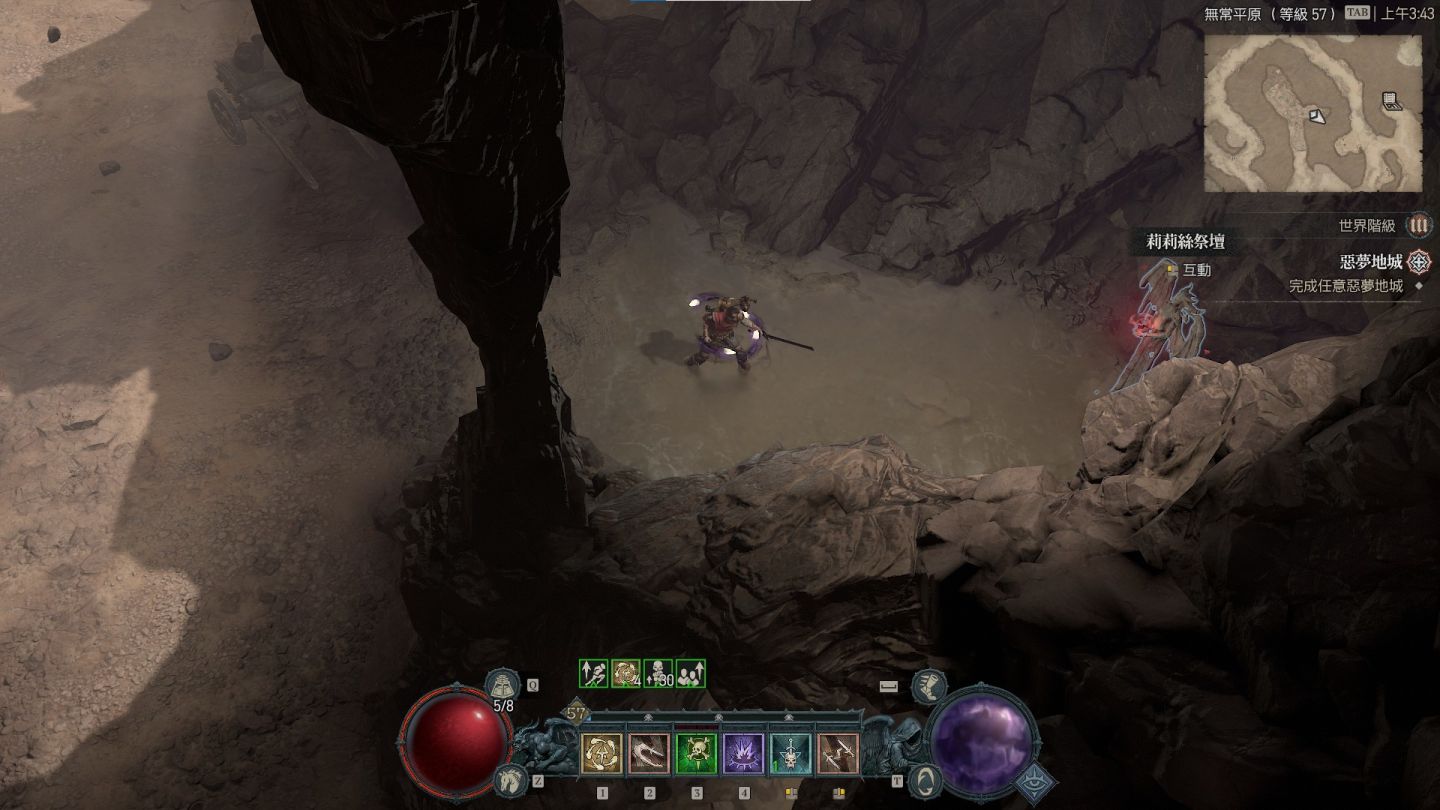Inspect the running speed buff icon
This screenshot has height=810, width=1440.
(x=594, y=673)
